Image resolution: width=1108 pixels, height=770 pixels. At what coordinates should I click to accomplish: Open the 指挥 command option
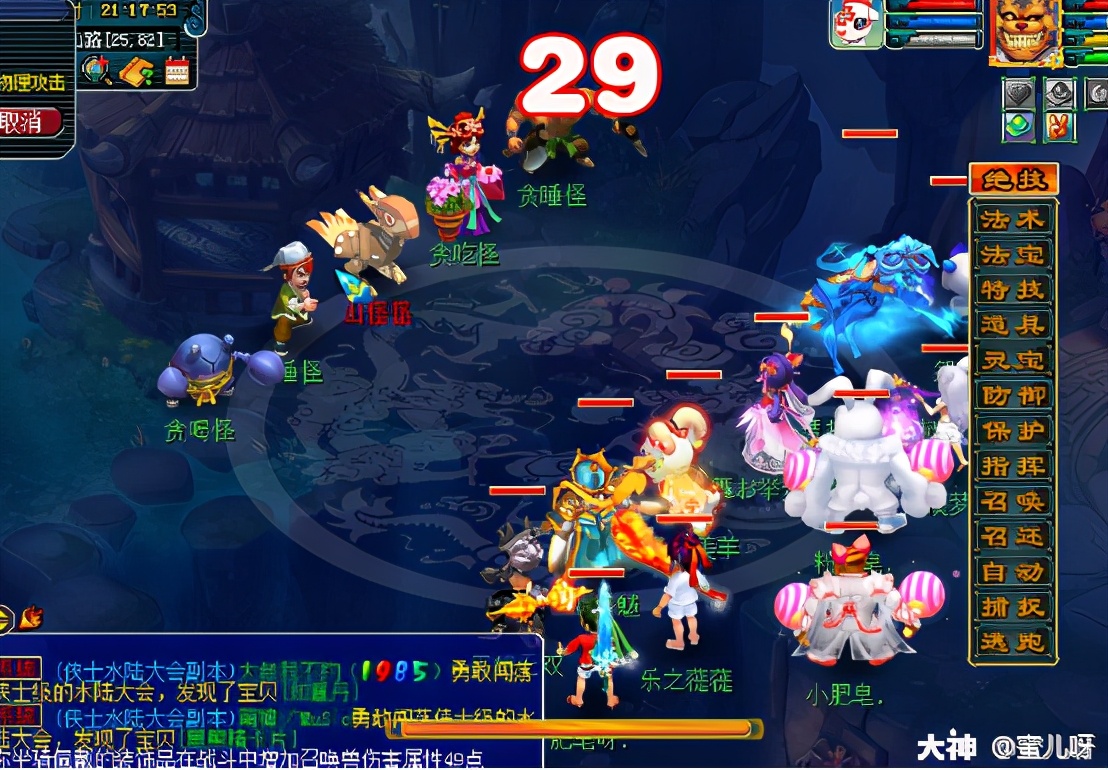[1012, 466]
